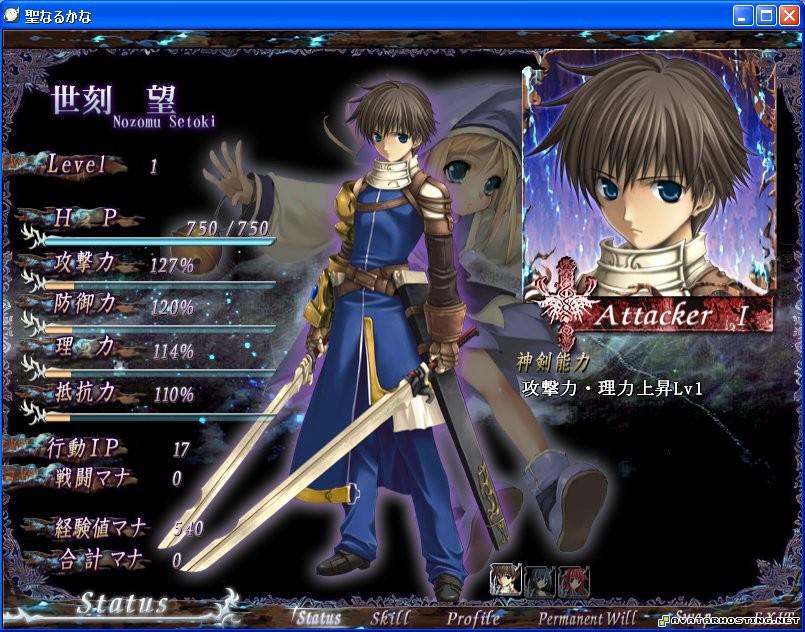Open the Profile tab
The width and height of the screenshot is (805, 632).
[474, 617]
